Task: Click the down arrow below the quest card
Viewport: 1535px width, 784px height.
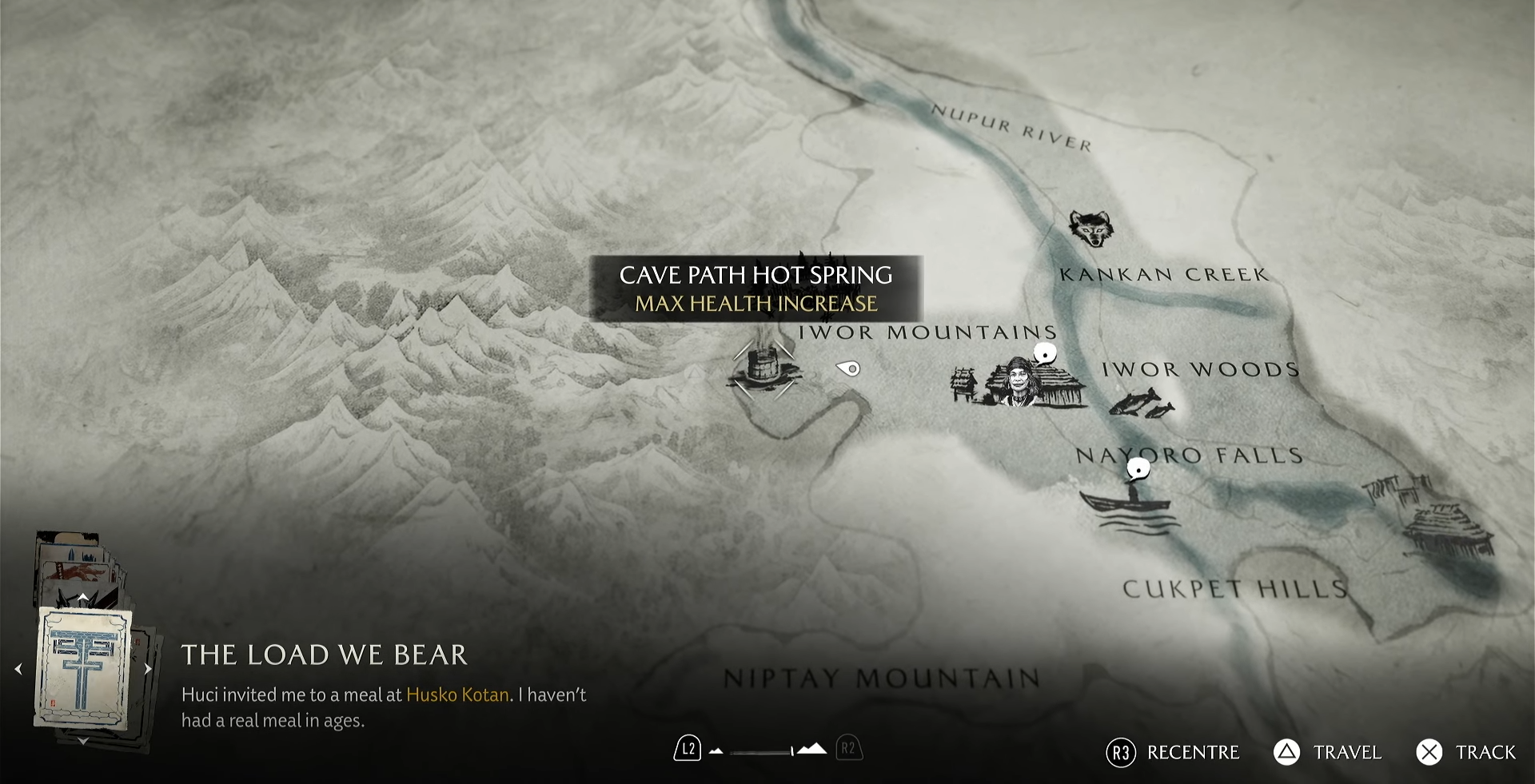Action: [83, 742]
